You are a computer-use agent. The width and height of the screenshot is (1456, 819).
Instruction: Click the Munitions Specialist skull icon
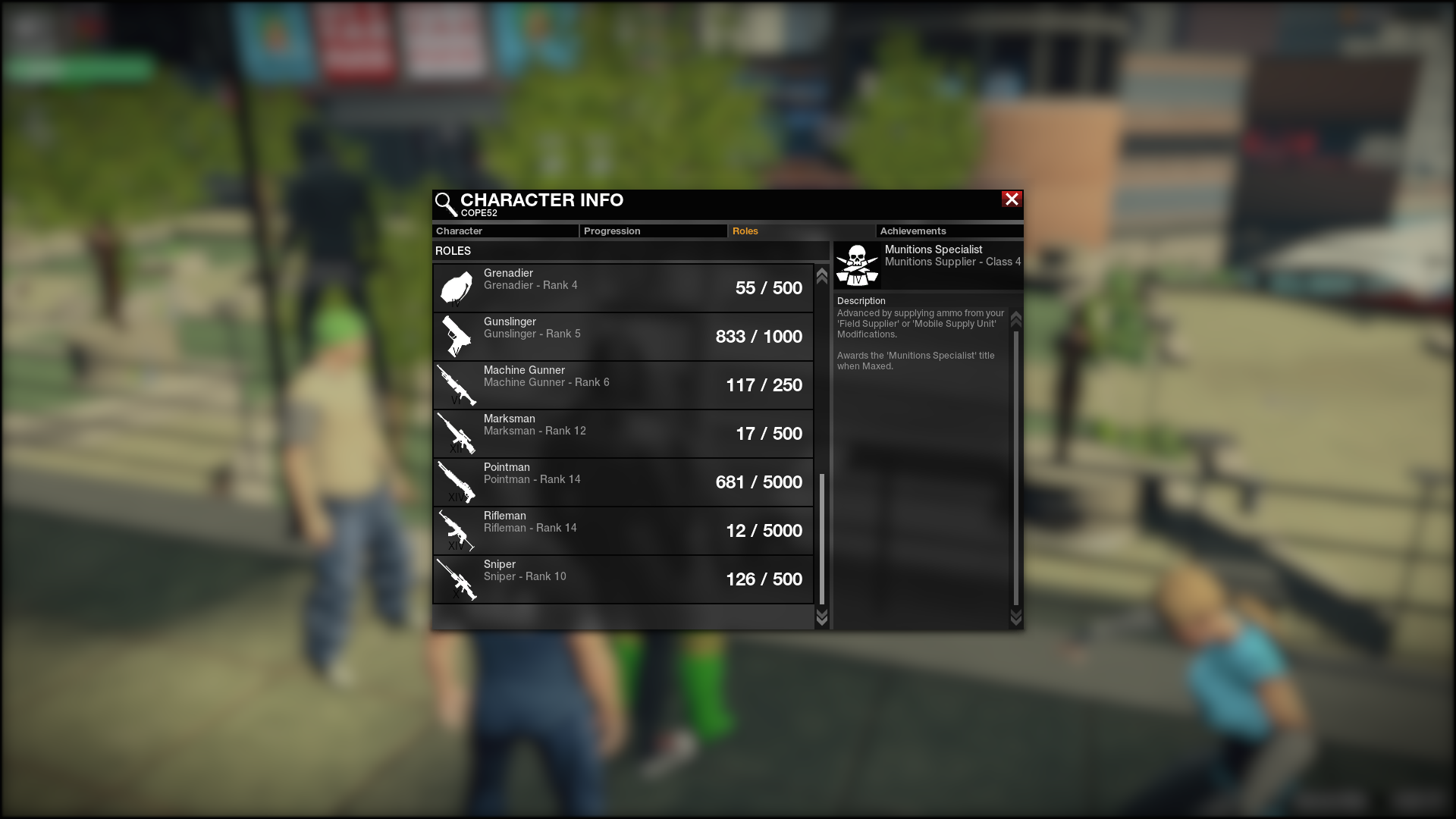857,265
